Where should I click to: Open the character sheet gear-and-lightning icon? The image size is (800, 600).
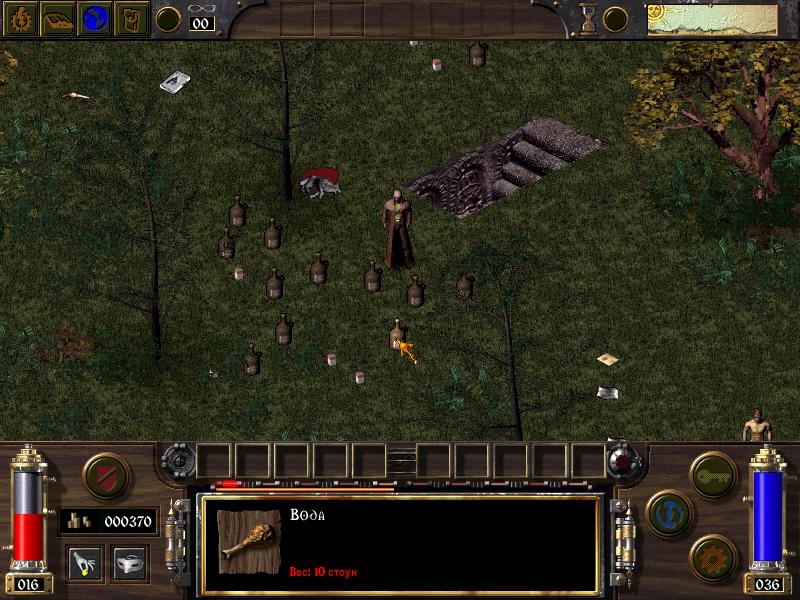click(18, 18)
